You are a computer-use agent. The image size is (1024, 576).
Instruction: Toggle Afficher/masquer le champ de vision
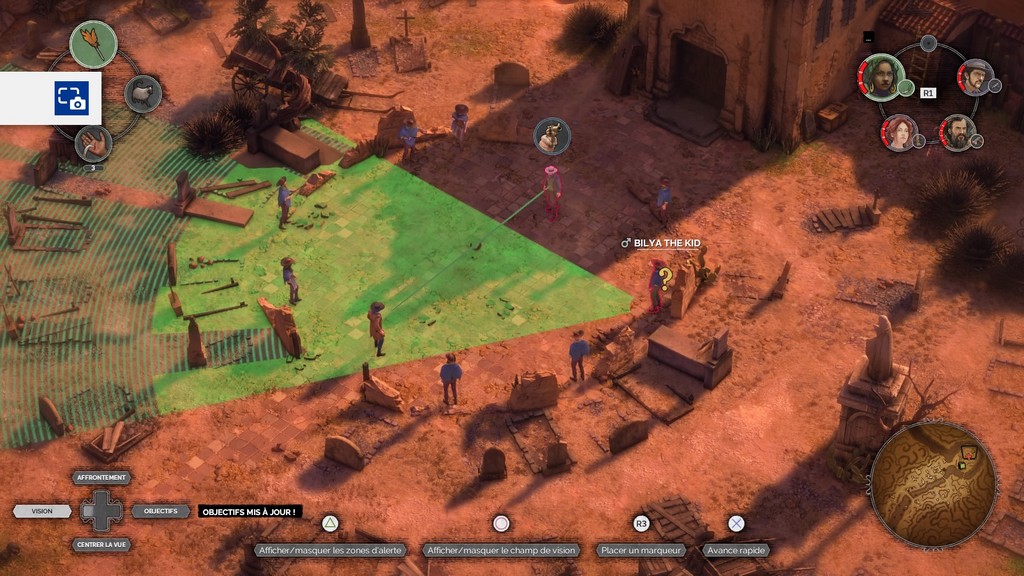coord(501,550)
